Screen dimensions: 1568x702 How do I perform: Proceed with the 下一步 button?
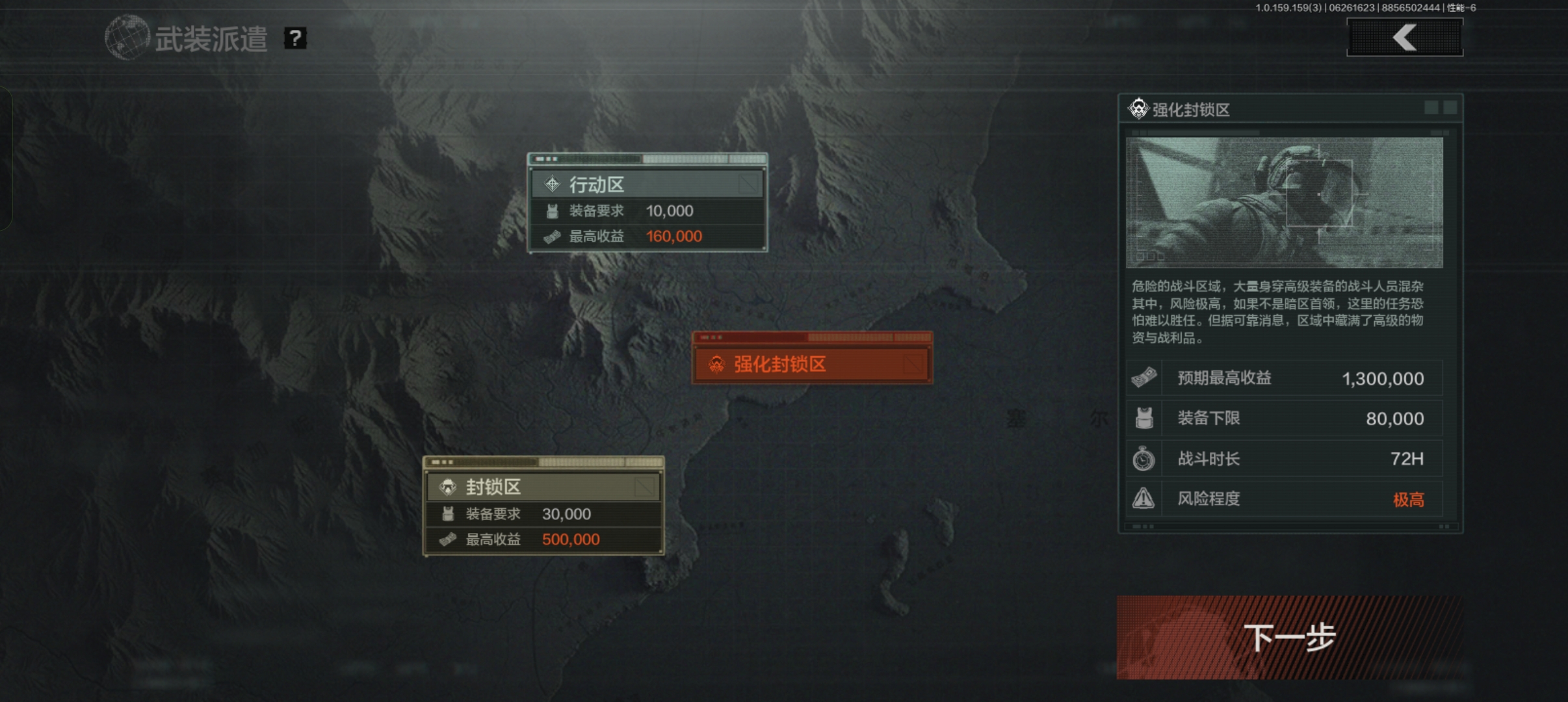1289,637
